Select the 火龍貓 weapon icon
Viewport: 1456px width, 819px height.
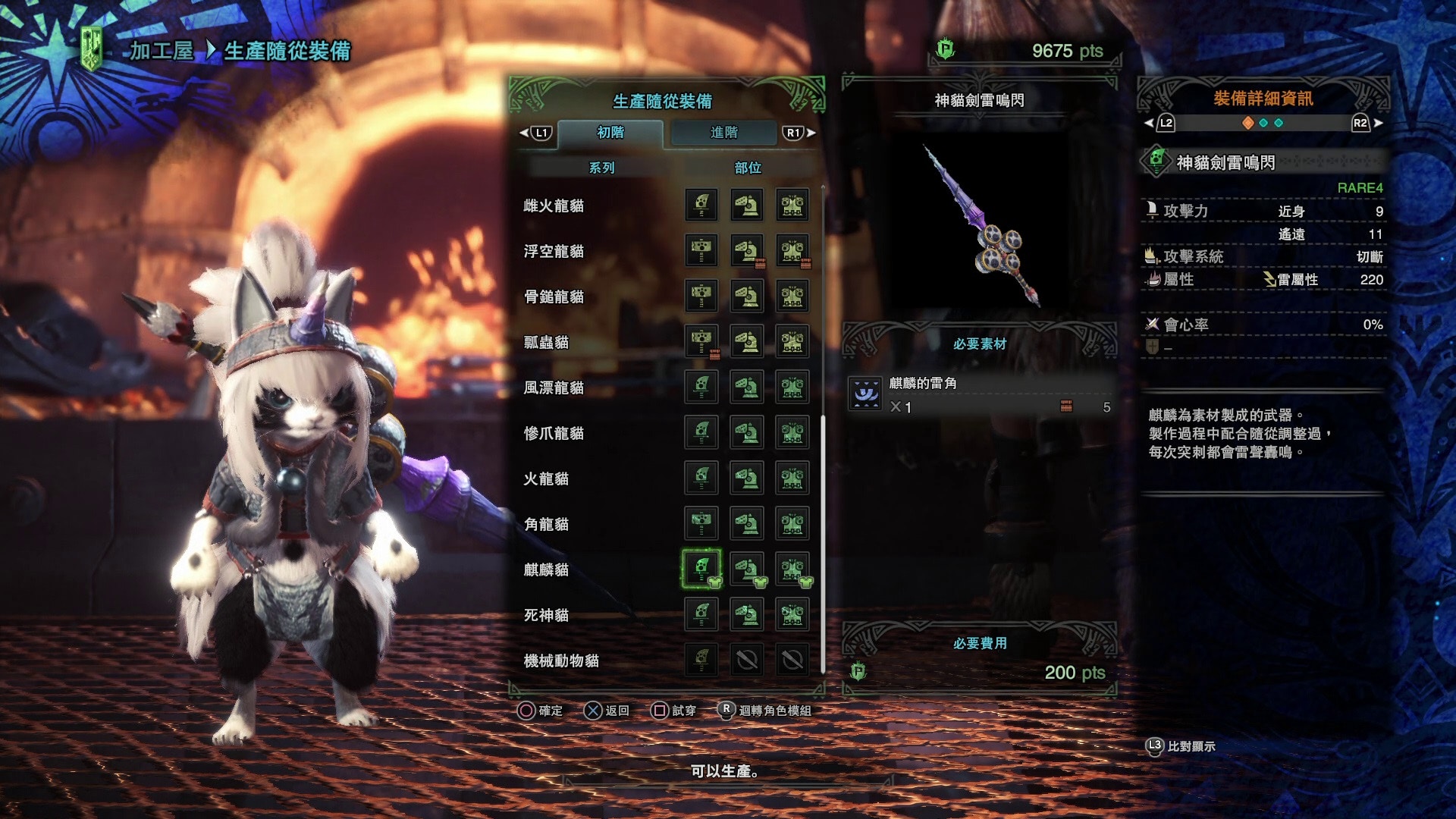point(701,478)
